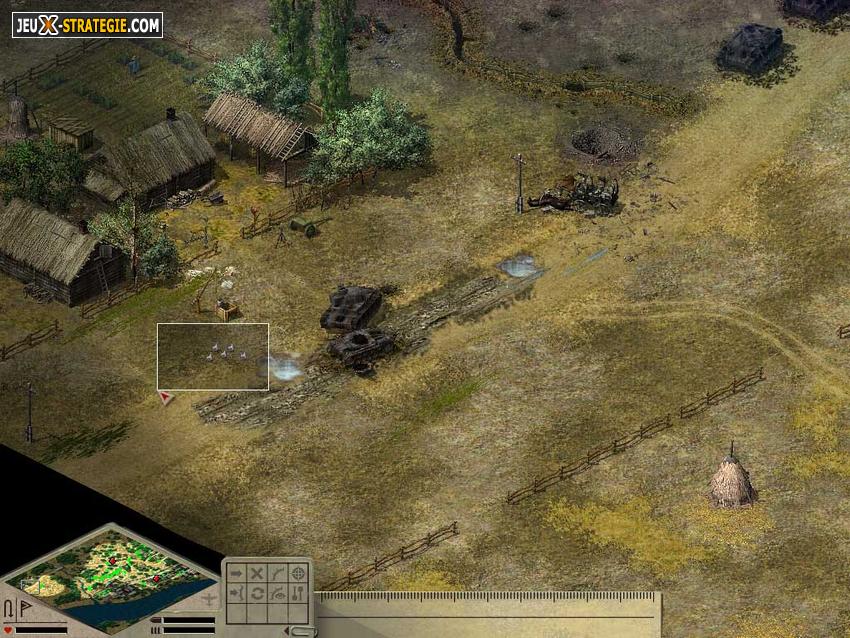This screenshot has height=638, width=850.
Task: Click the airplane icon near minimap
Action: [x=208, y=600]
